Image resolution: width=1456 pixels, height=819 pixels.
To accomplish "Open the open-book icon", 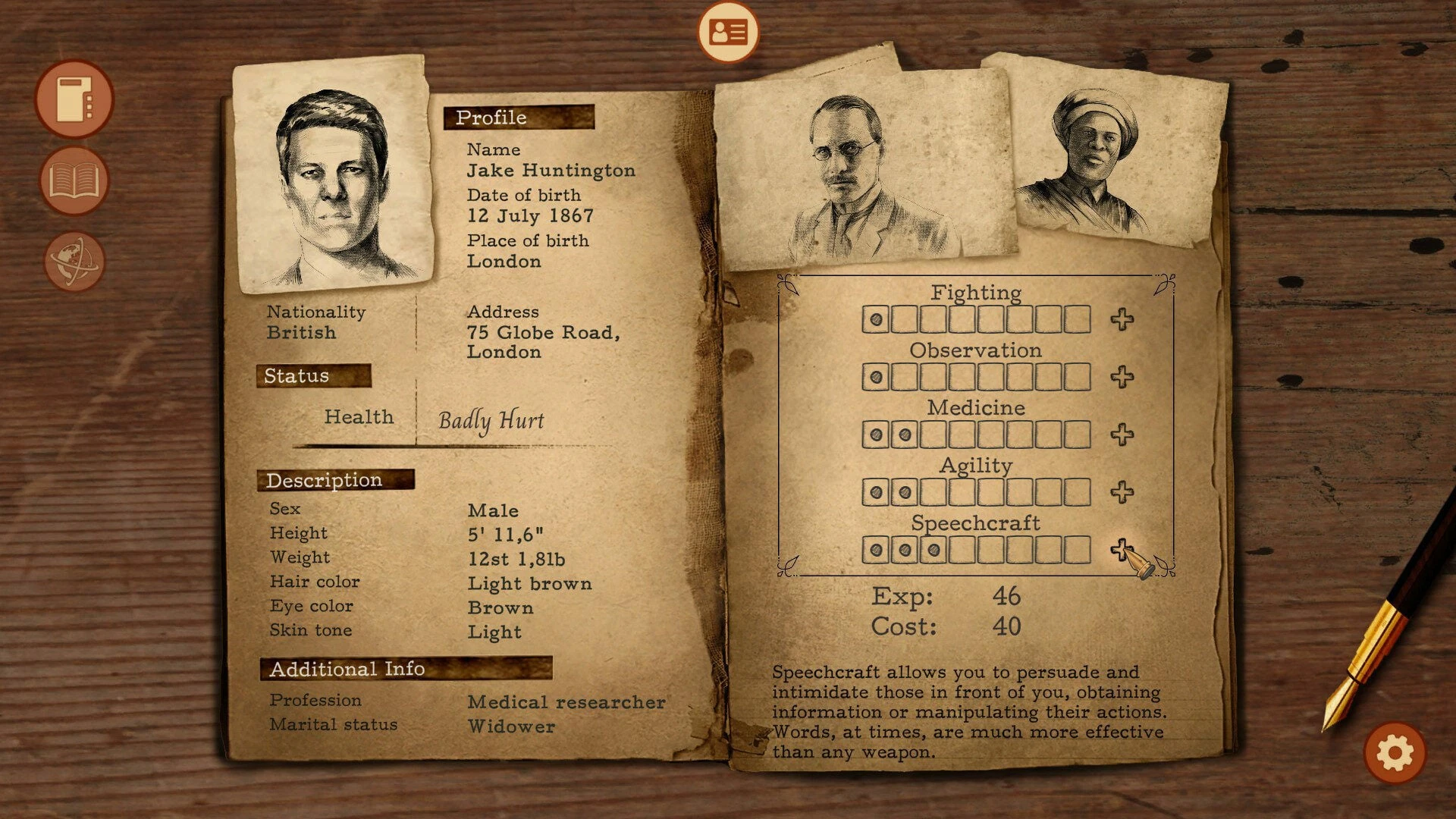I will [x=74, y=181].
